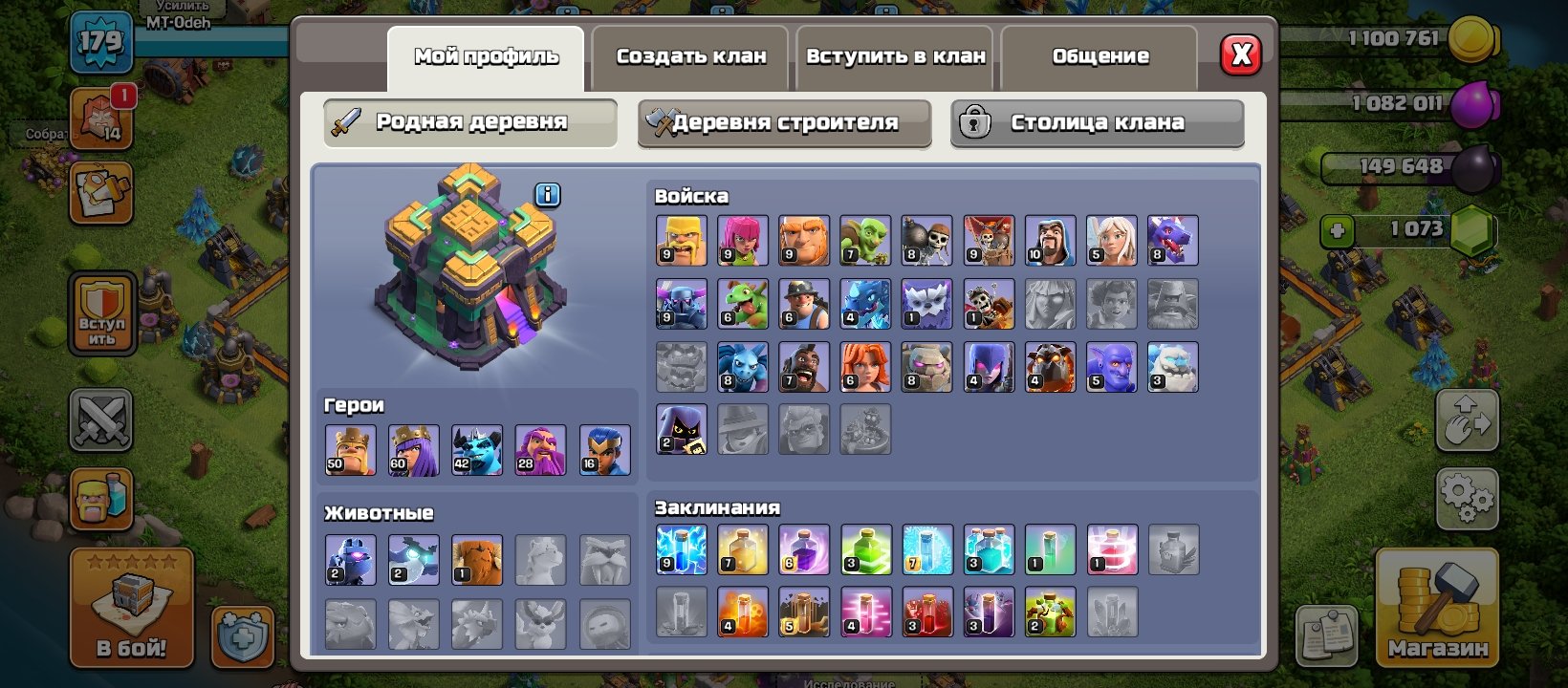Switch to the "Деревня строителя" view

click(x=784, y=122)
